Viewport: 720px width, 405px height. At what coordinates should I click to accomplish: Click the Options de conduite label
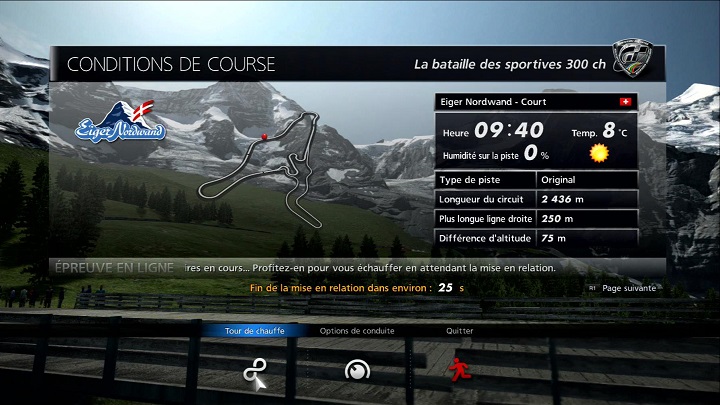357,331
